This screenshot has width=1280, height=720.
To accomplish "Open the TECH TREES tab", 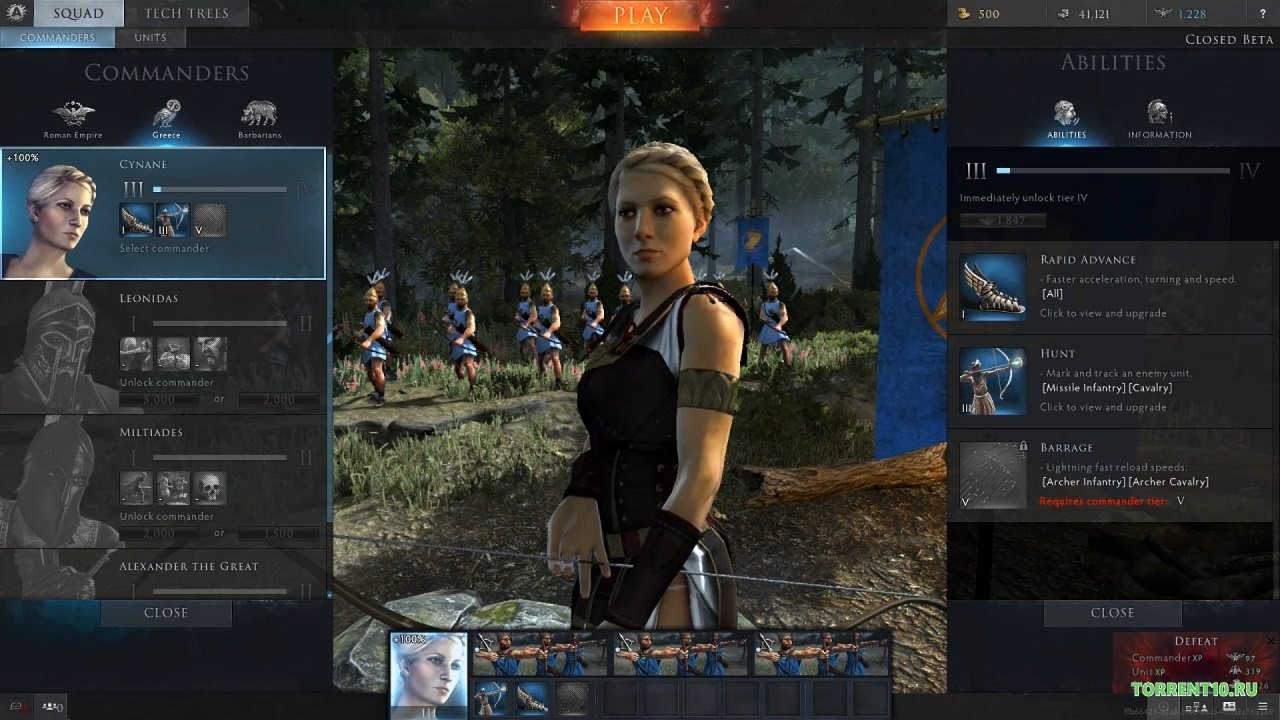I will (186, 13).
